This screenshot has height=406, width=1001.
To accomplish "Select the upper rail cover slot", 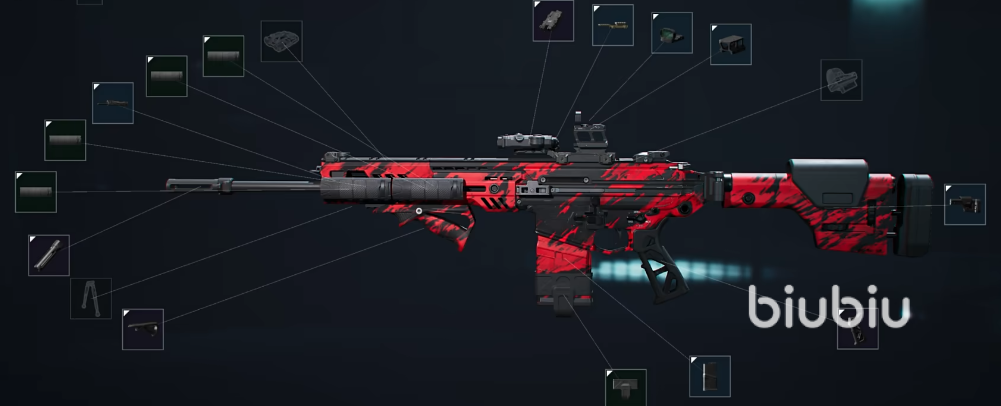I will (x=281, y=41).
